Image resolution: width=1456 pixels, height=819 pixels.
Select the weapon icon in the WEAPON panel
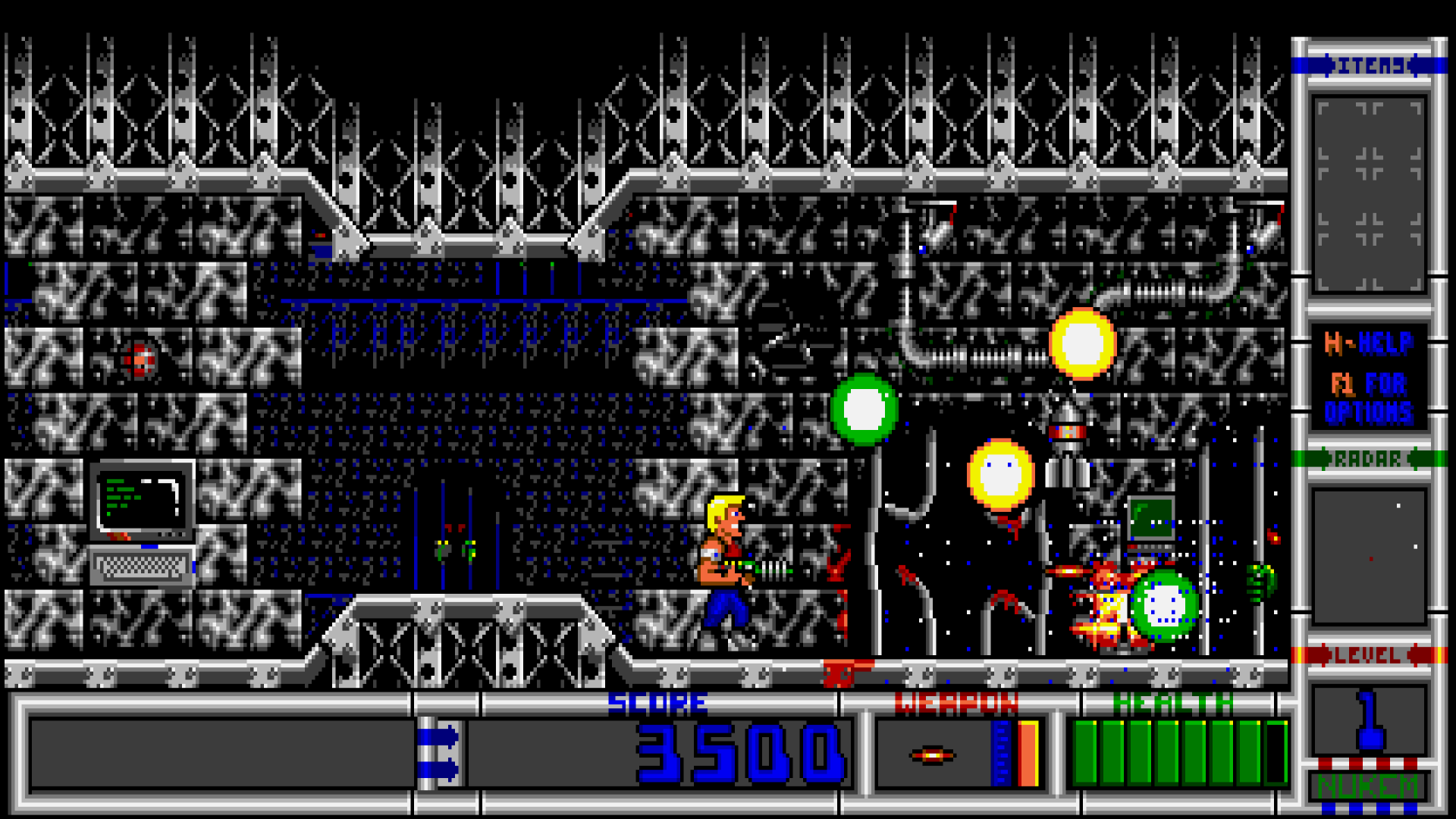coord(931,754)
